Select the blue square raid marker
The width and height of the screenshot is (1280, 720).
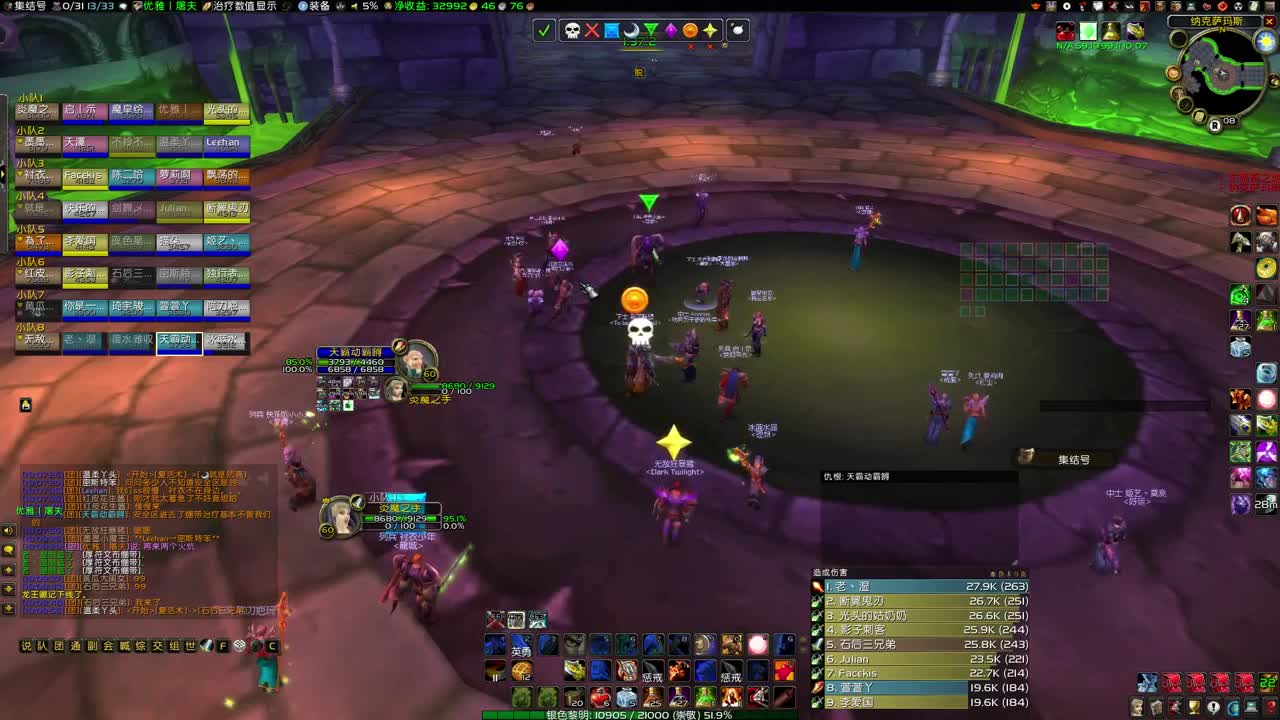click(612, 31)
